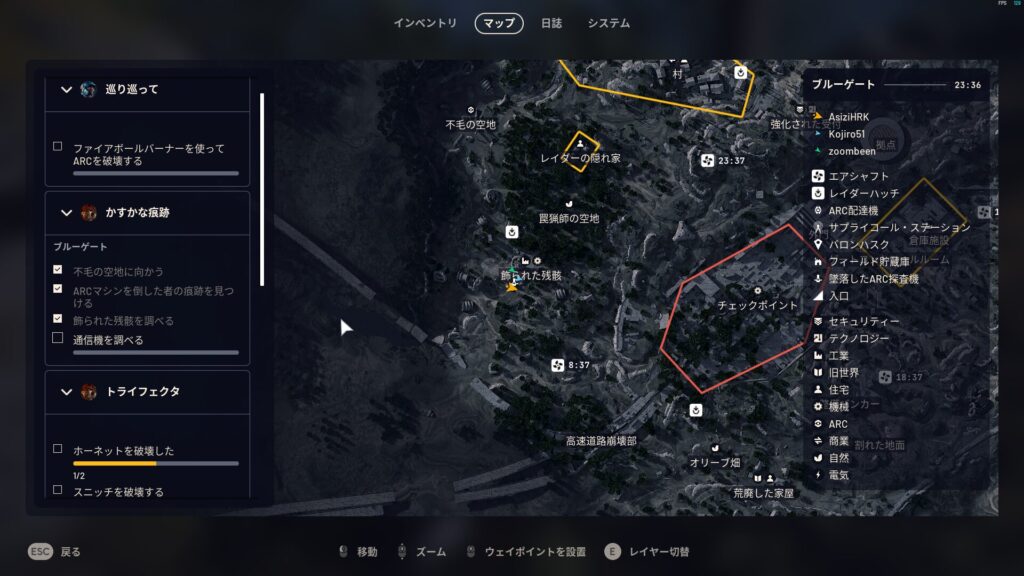This screenshot has width=1024, height=576.
Task: Collapse the 巡り巡って quest section
Action: 67,90
